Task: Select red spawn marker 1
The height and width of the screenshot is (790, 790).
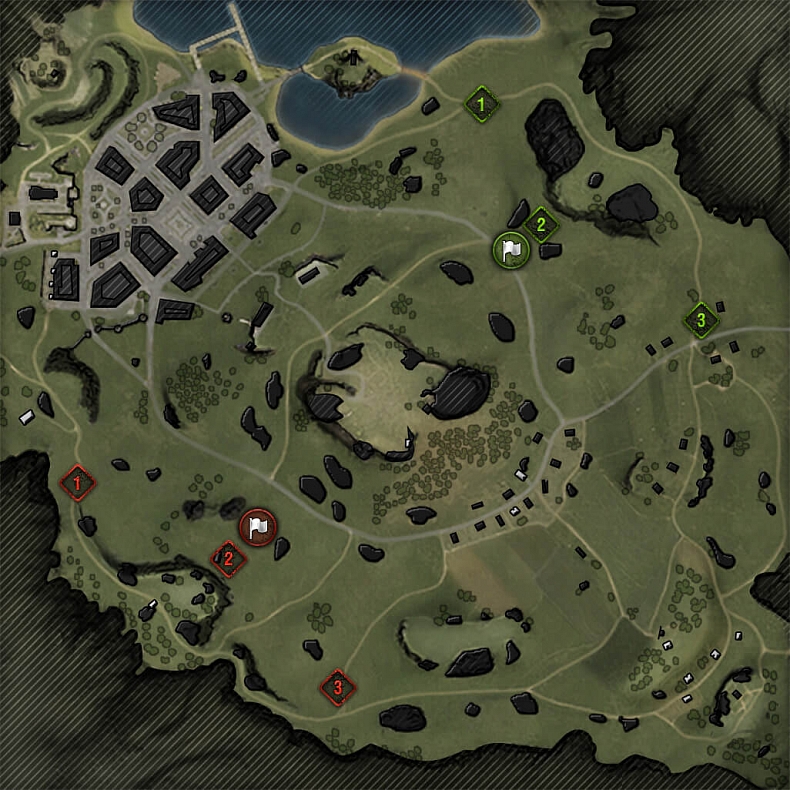Action: (x=78, y=484)
